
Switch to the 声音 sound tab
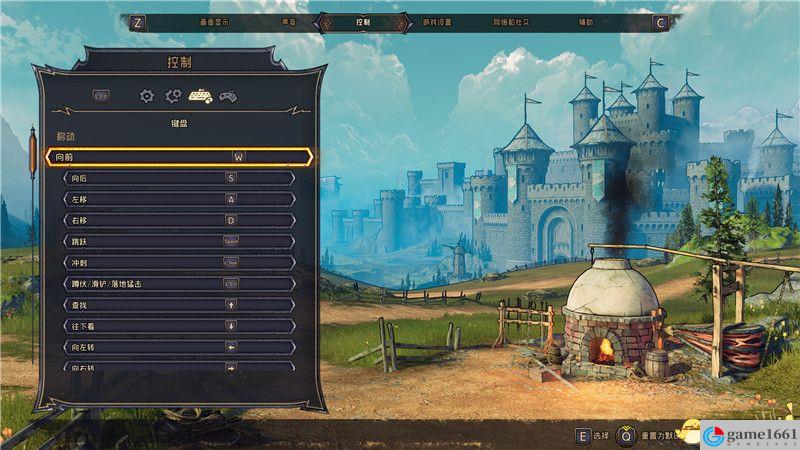pyautogui.click(x=288, y=22)
